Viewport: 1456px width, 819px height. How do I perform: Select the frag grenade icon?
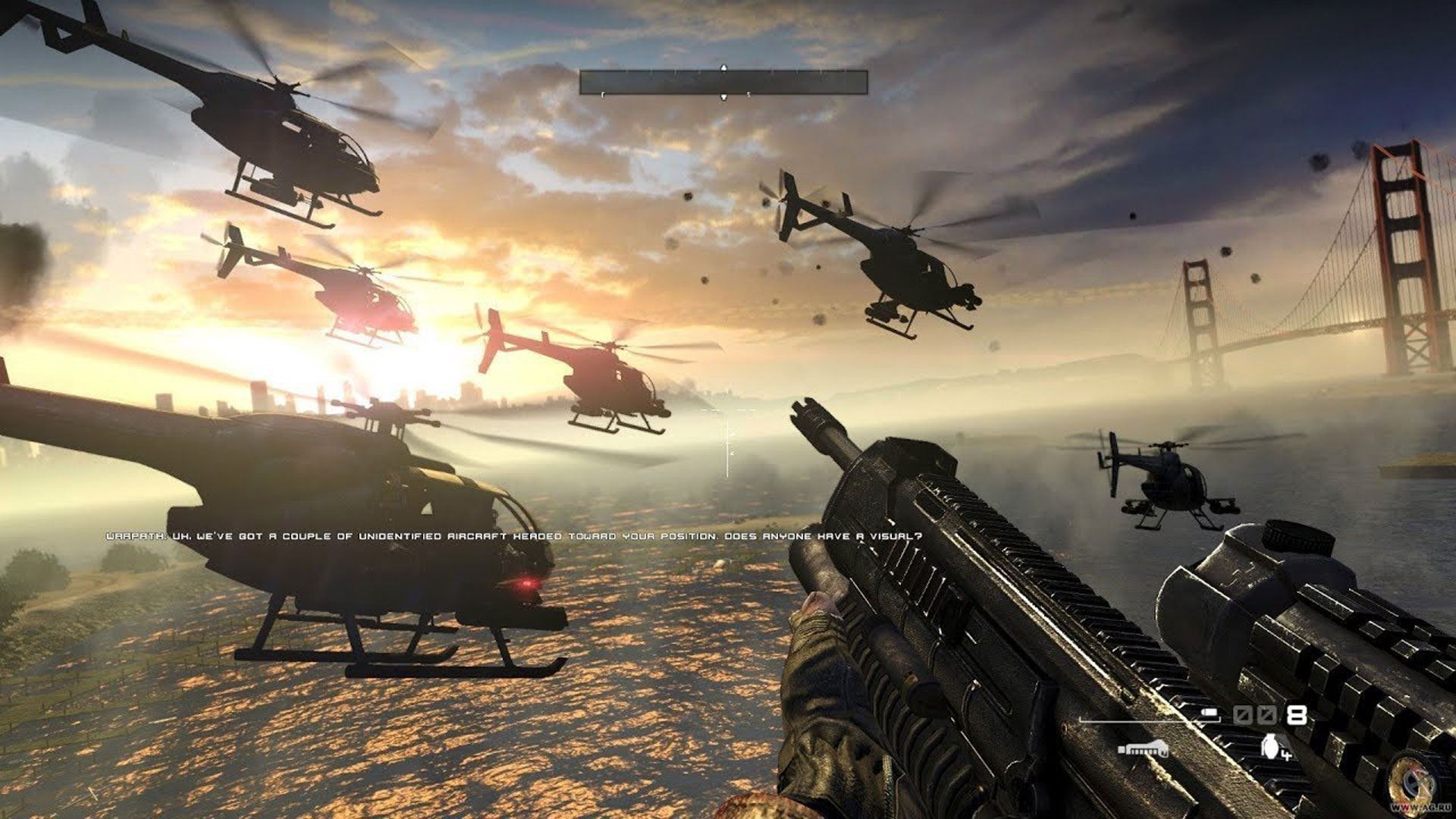pyautogui.click(x=1269, y=745)
